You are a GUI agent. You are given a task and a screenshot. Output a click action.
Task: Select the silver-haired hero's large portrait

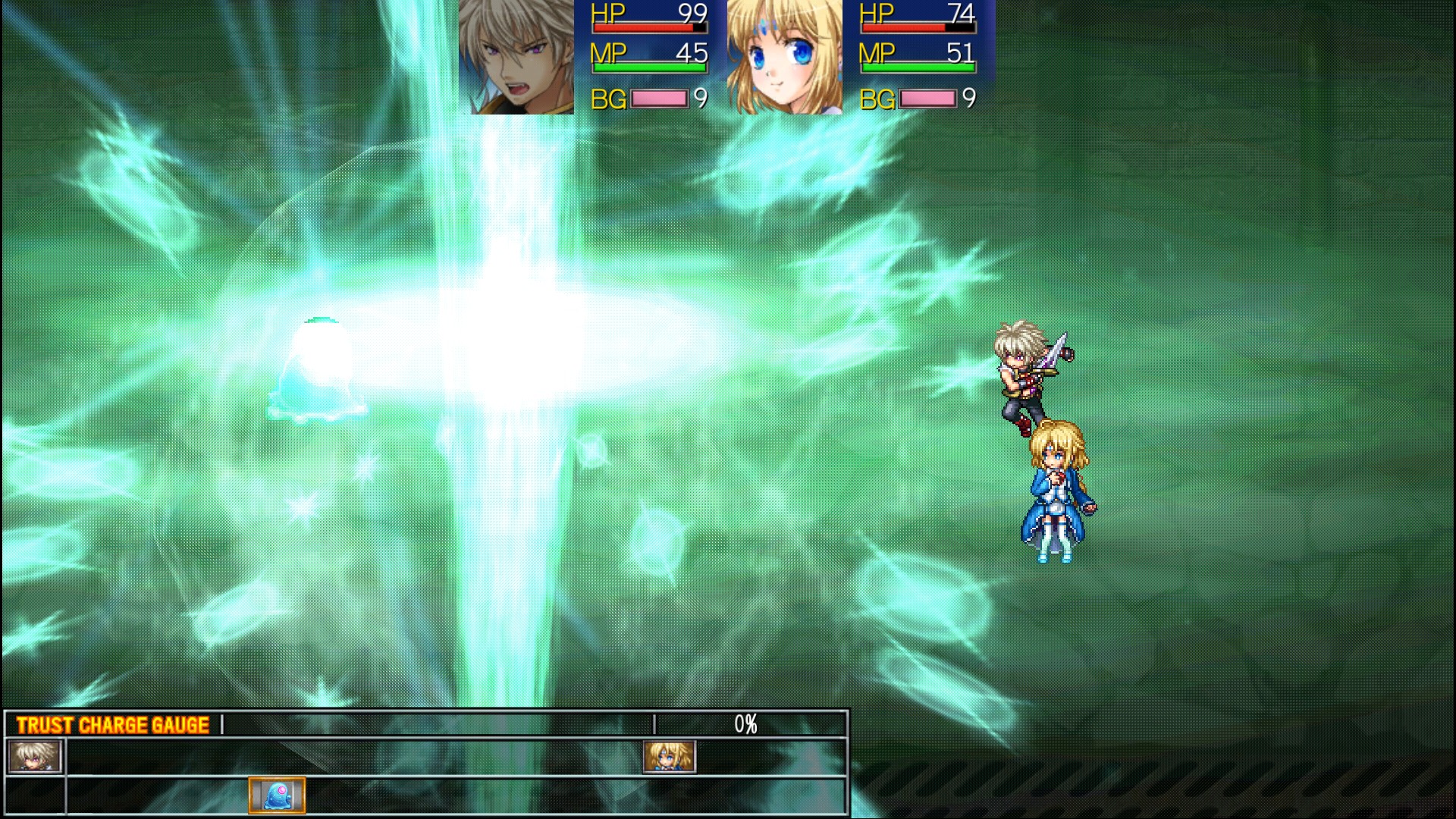[516, 57]
